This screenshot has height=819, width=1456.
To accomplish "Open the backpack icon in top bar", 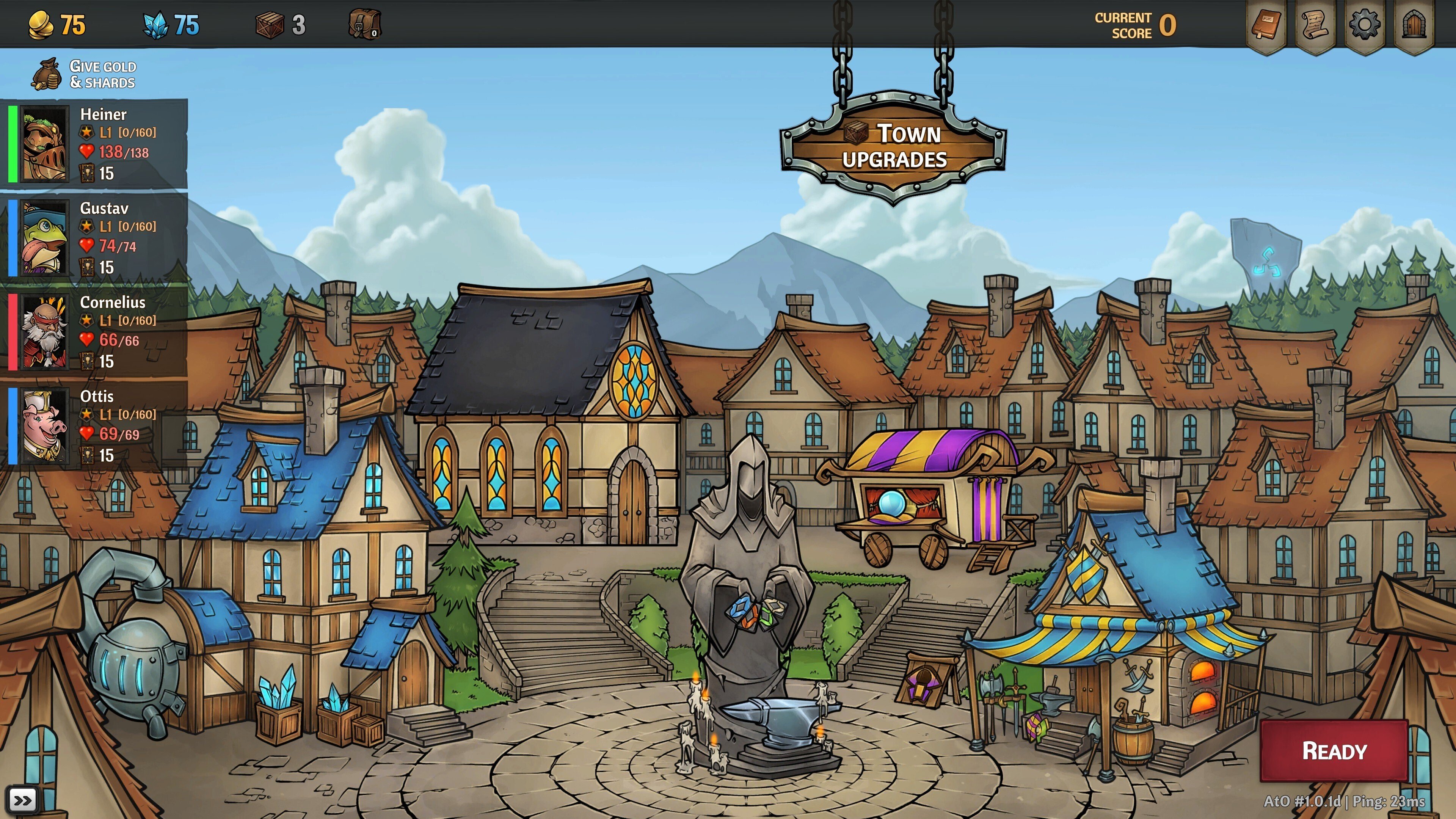I will point(364,24).
